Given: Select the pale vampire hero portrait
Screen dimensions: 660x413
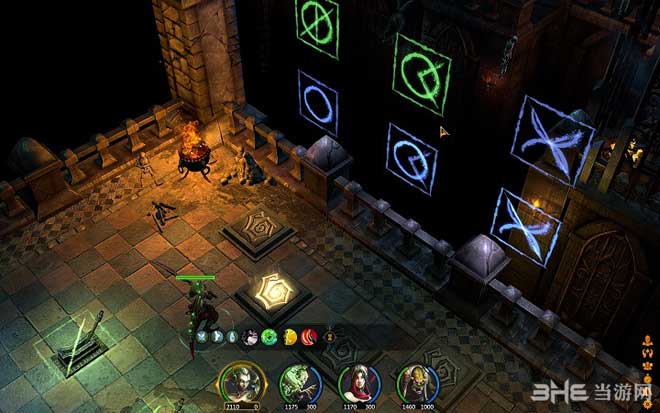Looking at the screenshot, I should [x=239, y=380].
